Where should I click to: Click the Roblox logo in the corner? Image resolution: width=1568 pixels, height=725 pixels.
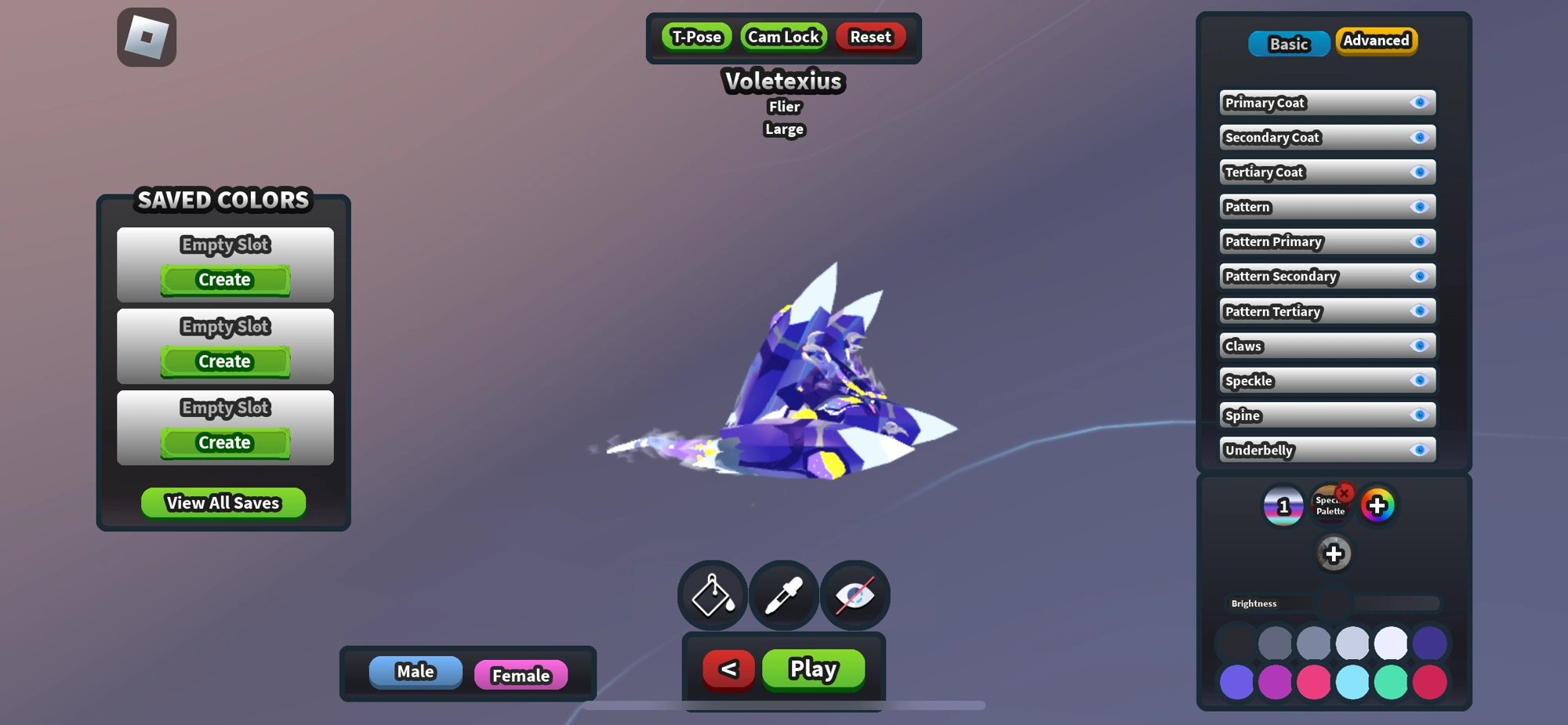point(146,37)
